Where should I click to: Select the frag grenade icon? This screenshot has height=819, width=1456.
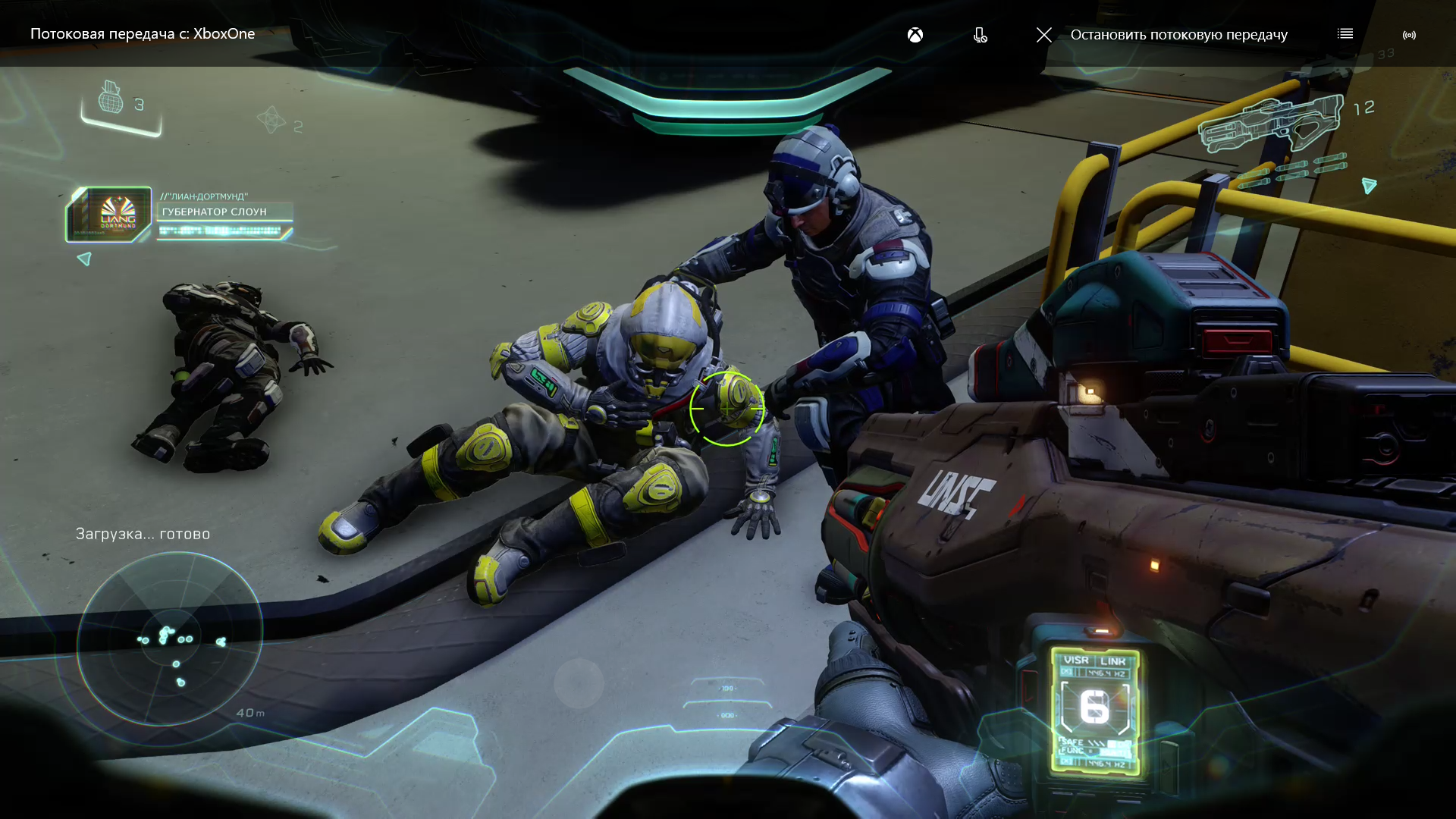pyautogui.click(x=111, y=99)
